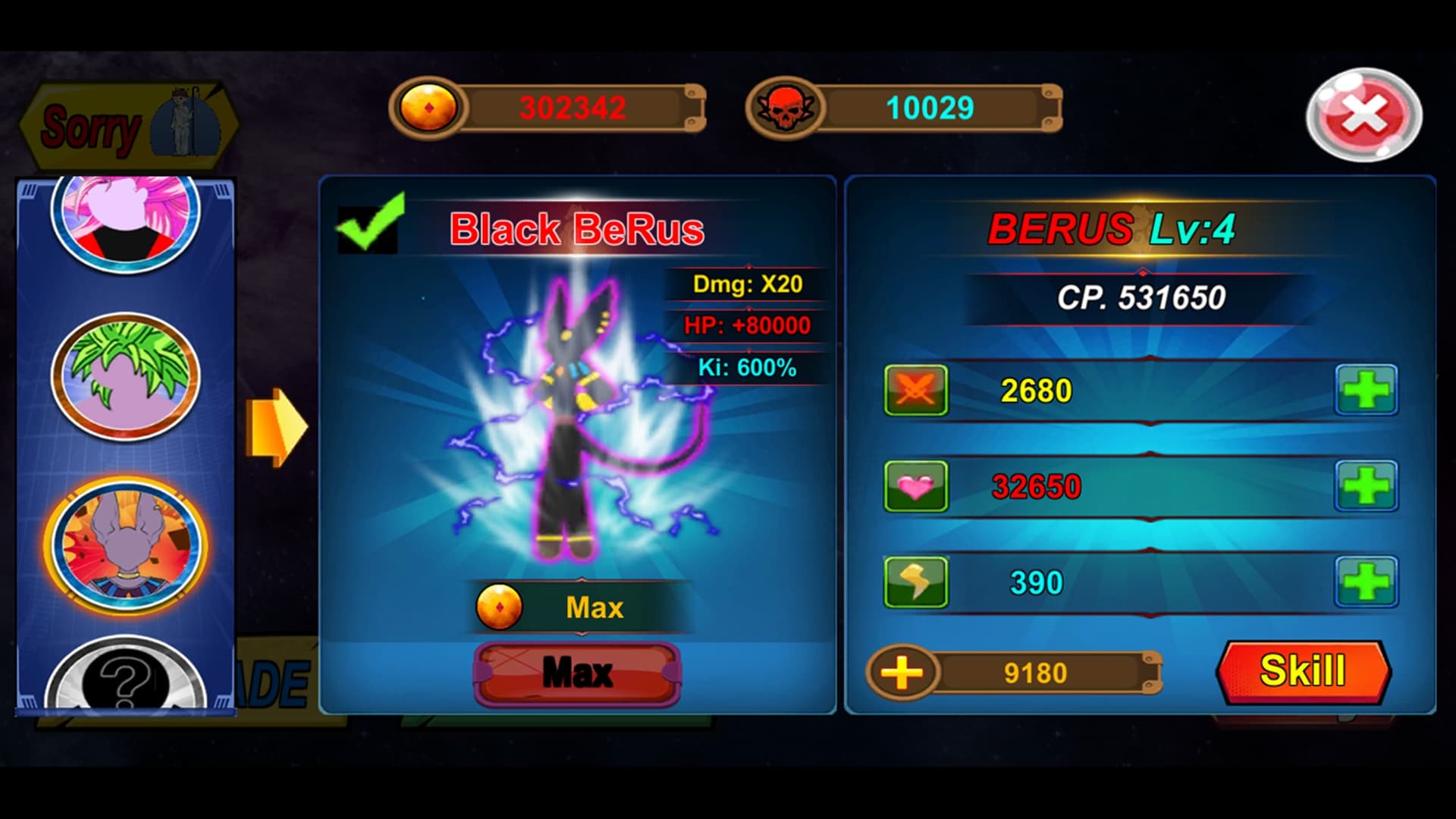Toggle the green checkmark on Black BeRus
This screenshot has height=819, width=1456.
click(369, 224)
